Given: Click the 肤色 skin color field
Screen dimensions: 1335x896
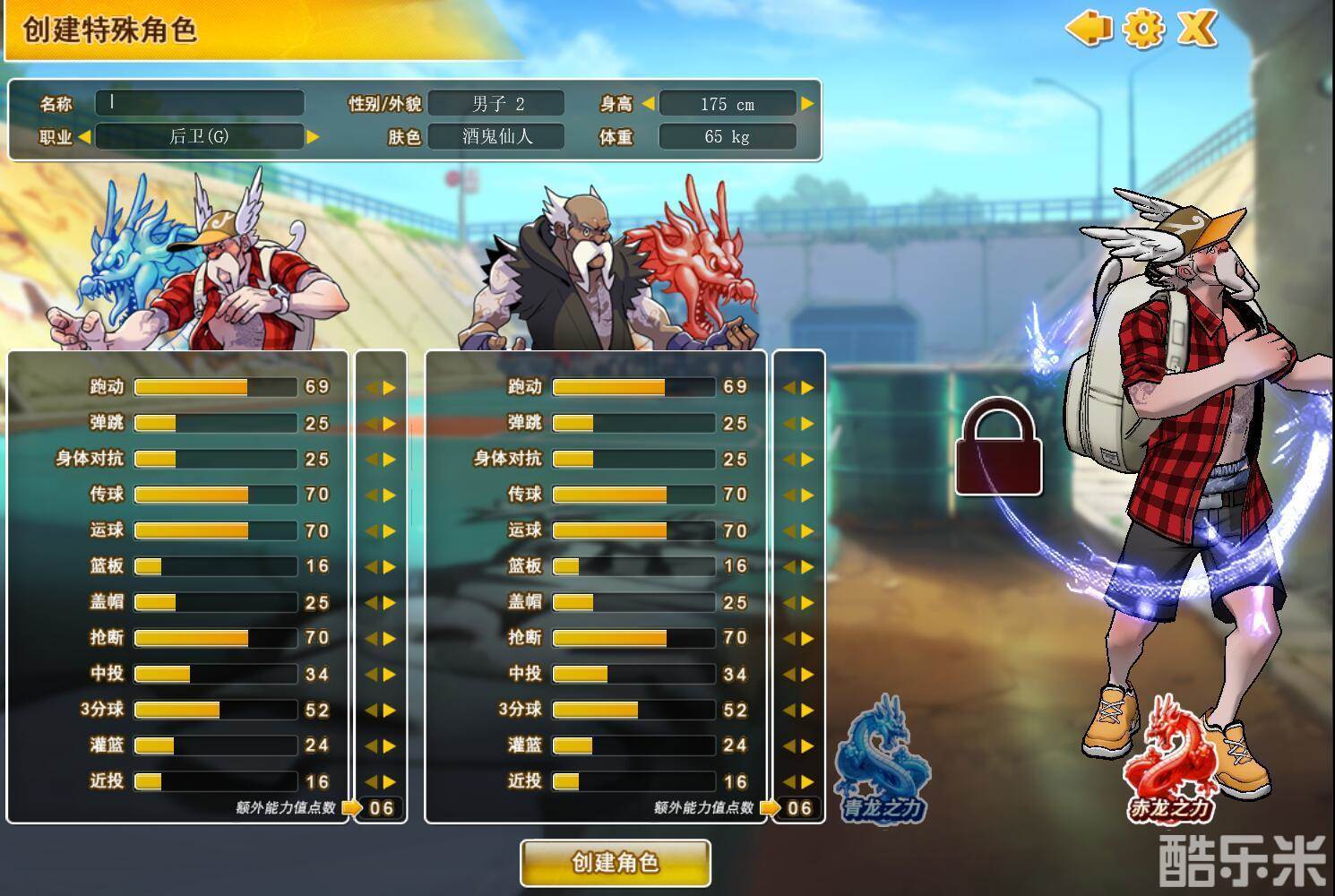Looking at the screenshot, I should point(495,137).
